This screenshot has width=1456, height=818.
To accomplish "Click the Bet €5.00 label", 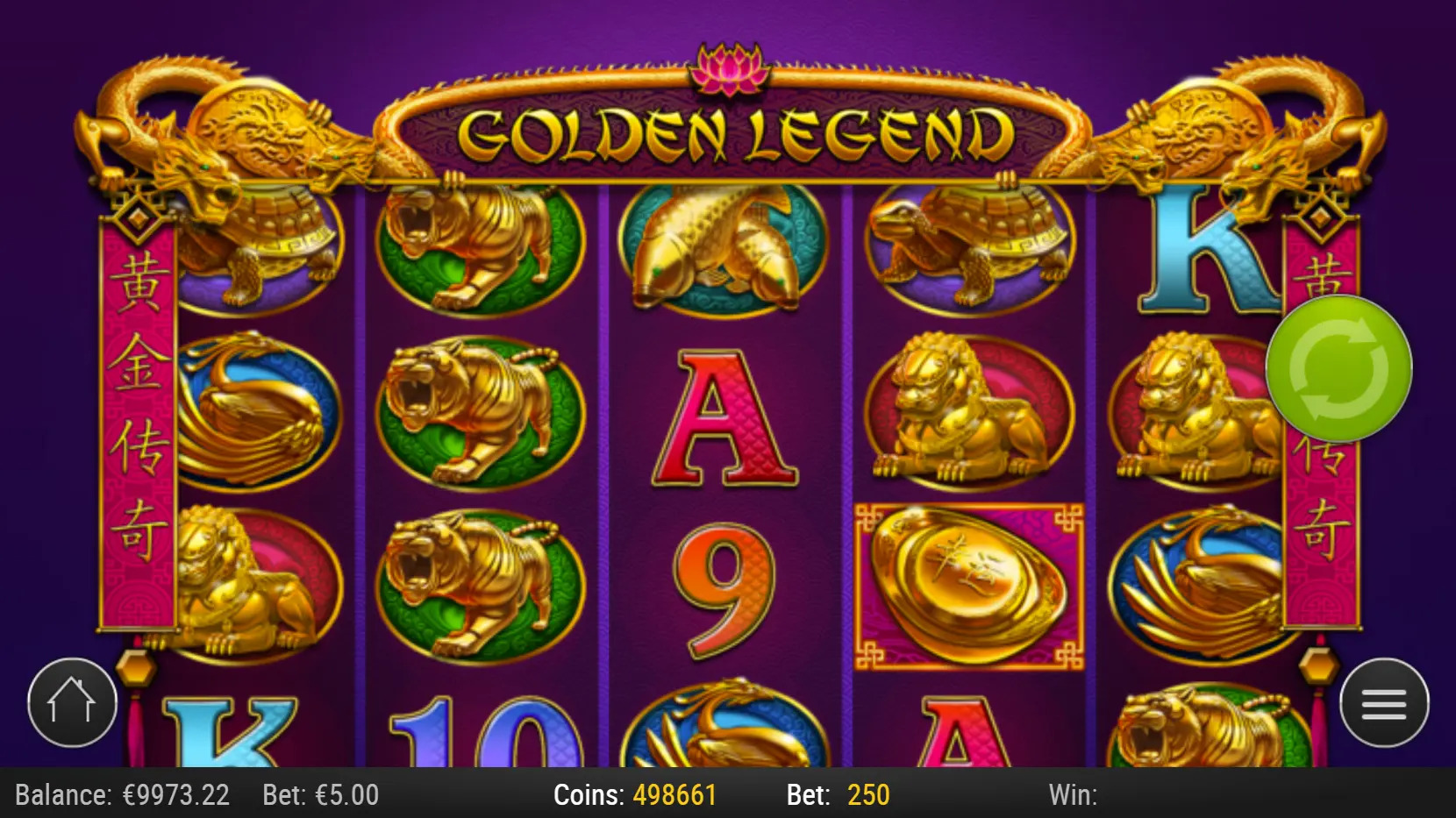I will 320,794.
